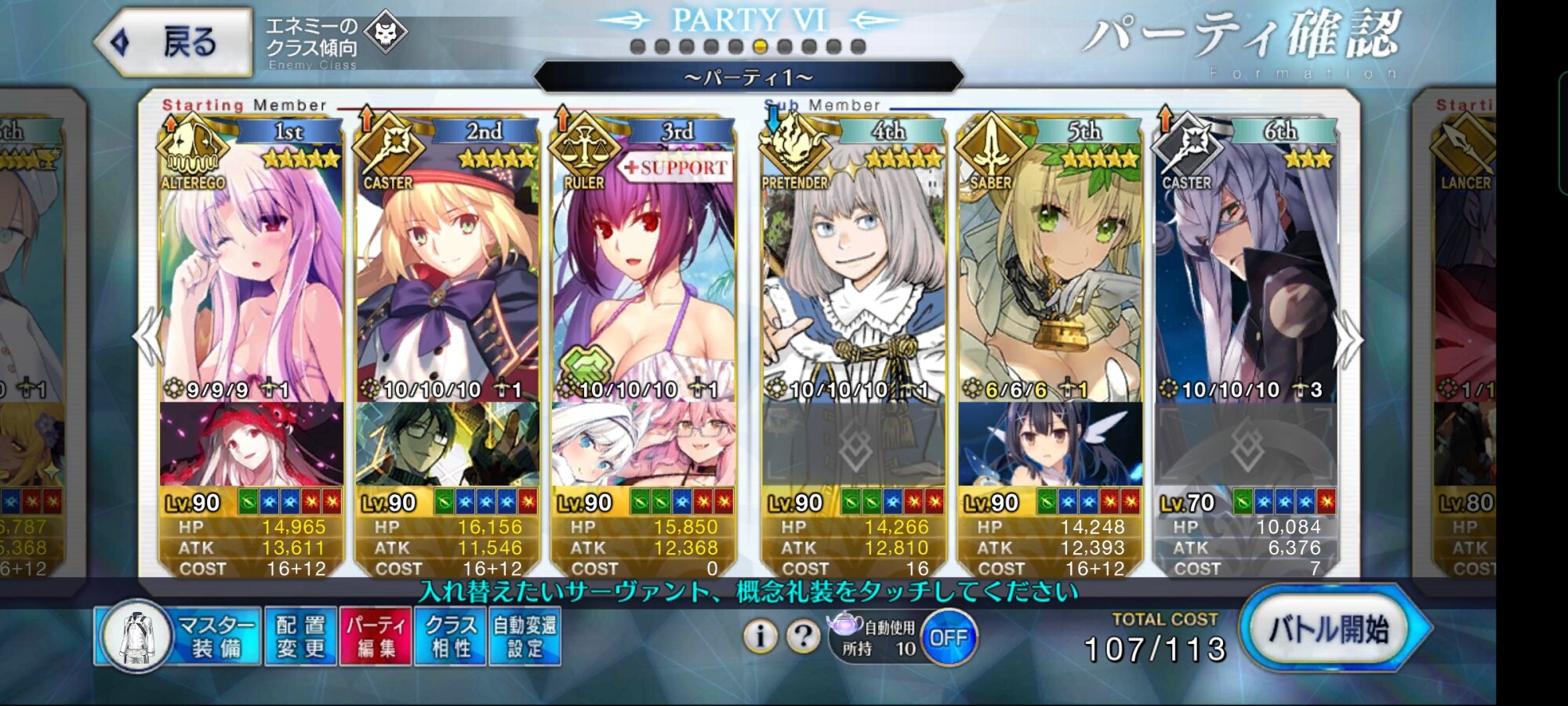This screenshot has height=706, width=1568.
Task: Open 自動変還設定 settings
Action: tap(524, 636)
